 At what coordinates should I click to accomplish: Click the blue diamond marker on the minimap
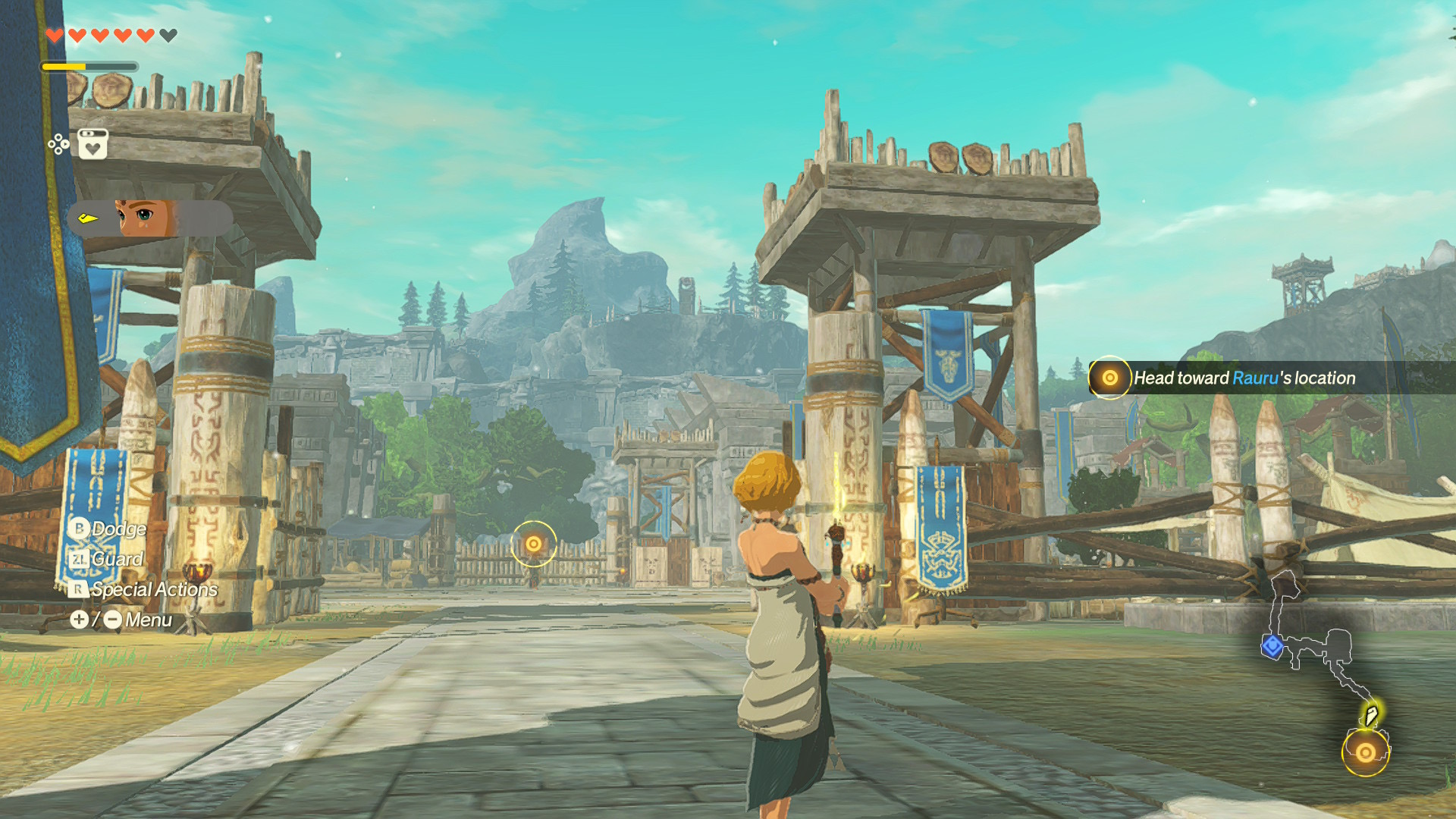point(1272,646)
